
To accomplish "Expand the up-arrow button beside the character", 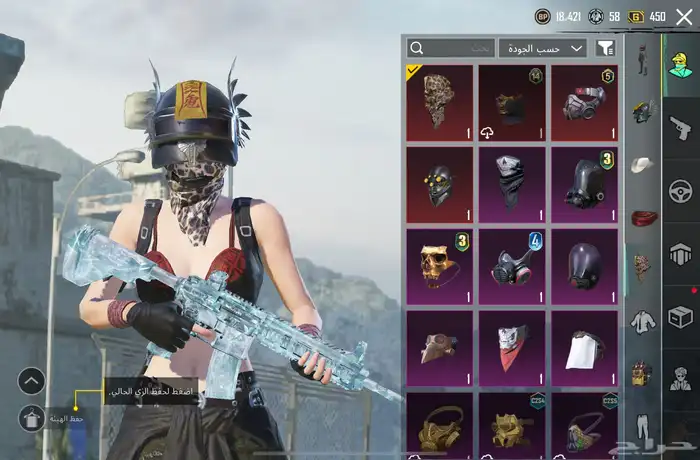I will [31, 380].
